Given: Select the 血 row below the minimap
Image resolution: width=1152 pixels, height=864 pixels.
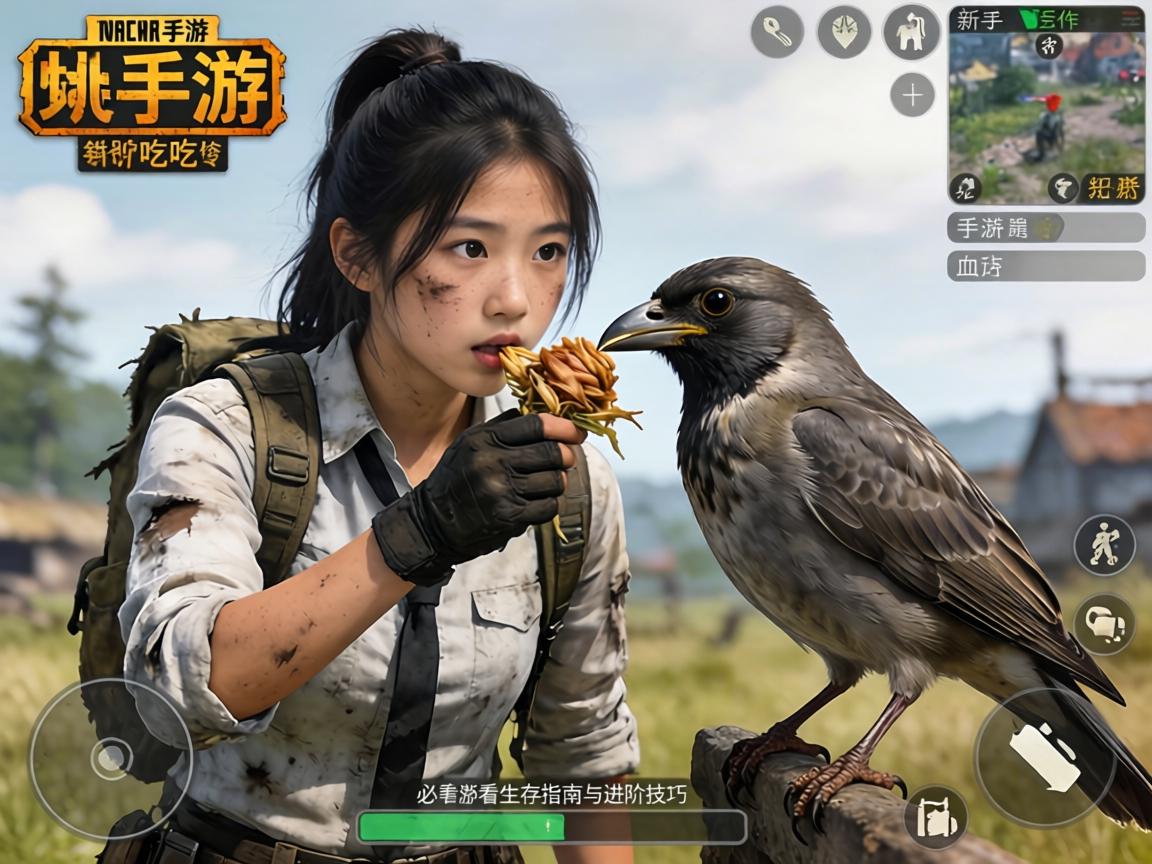Looking at the screenshot, I should (1046, 266).
